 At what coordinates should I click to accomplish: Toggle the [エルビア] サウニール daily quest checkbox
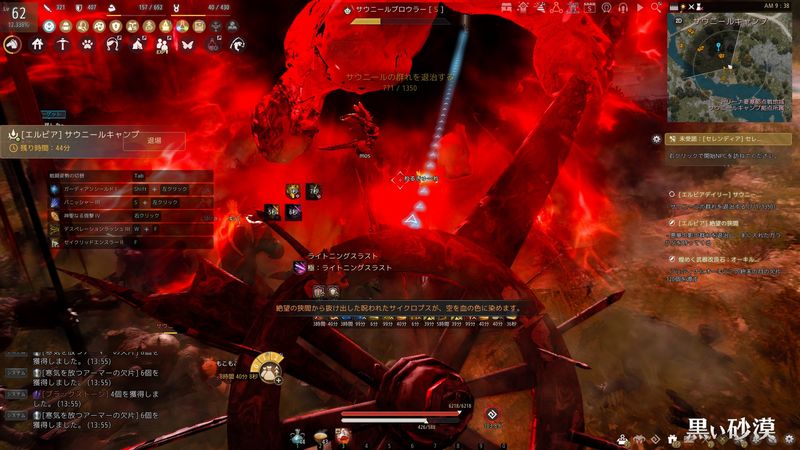tap(672, 193)
